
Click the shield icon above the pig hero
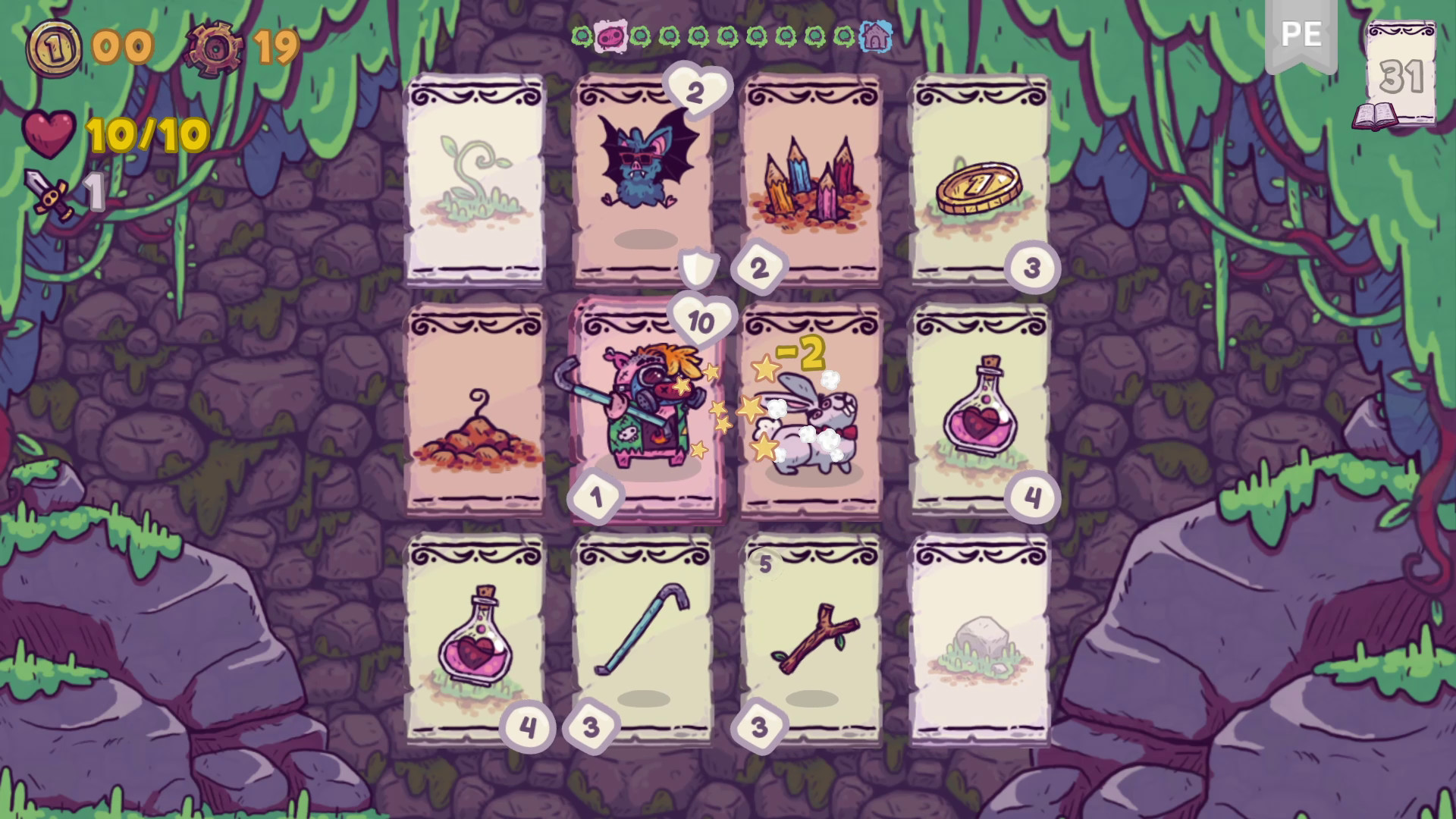click(698, 266)
